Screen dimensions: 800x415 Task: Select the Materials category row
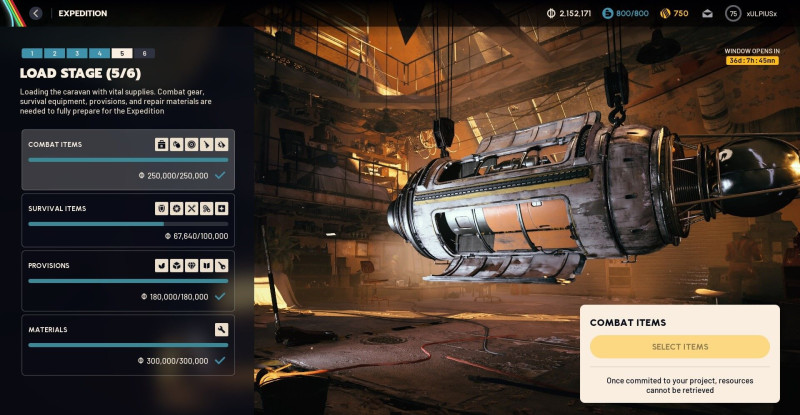click(128, 344)
